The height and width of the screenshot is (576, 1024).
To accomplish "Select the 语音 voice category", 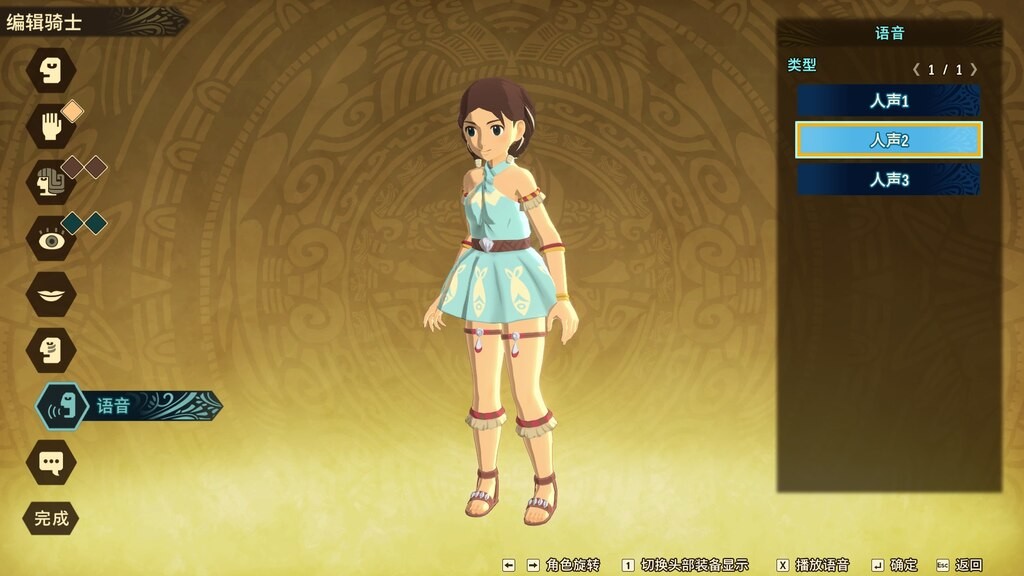I will [x=62, y=406].
